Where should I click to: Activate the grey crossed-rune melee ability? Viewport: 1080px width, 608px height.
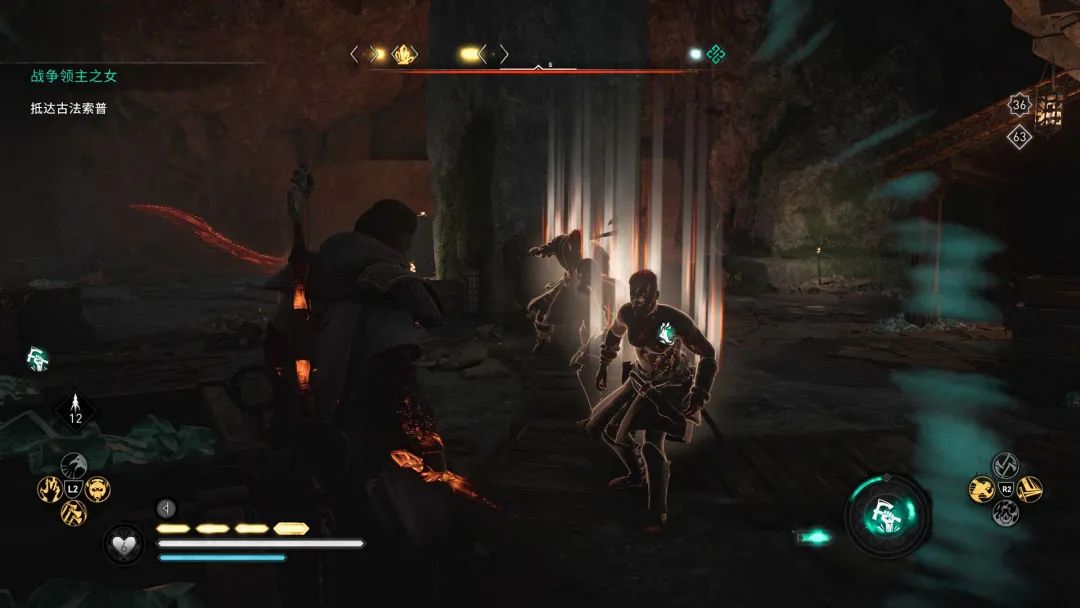1005,465
